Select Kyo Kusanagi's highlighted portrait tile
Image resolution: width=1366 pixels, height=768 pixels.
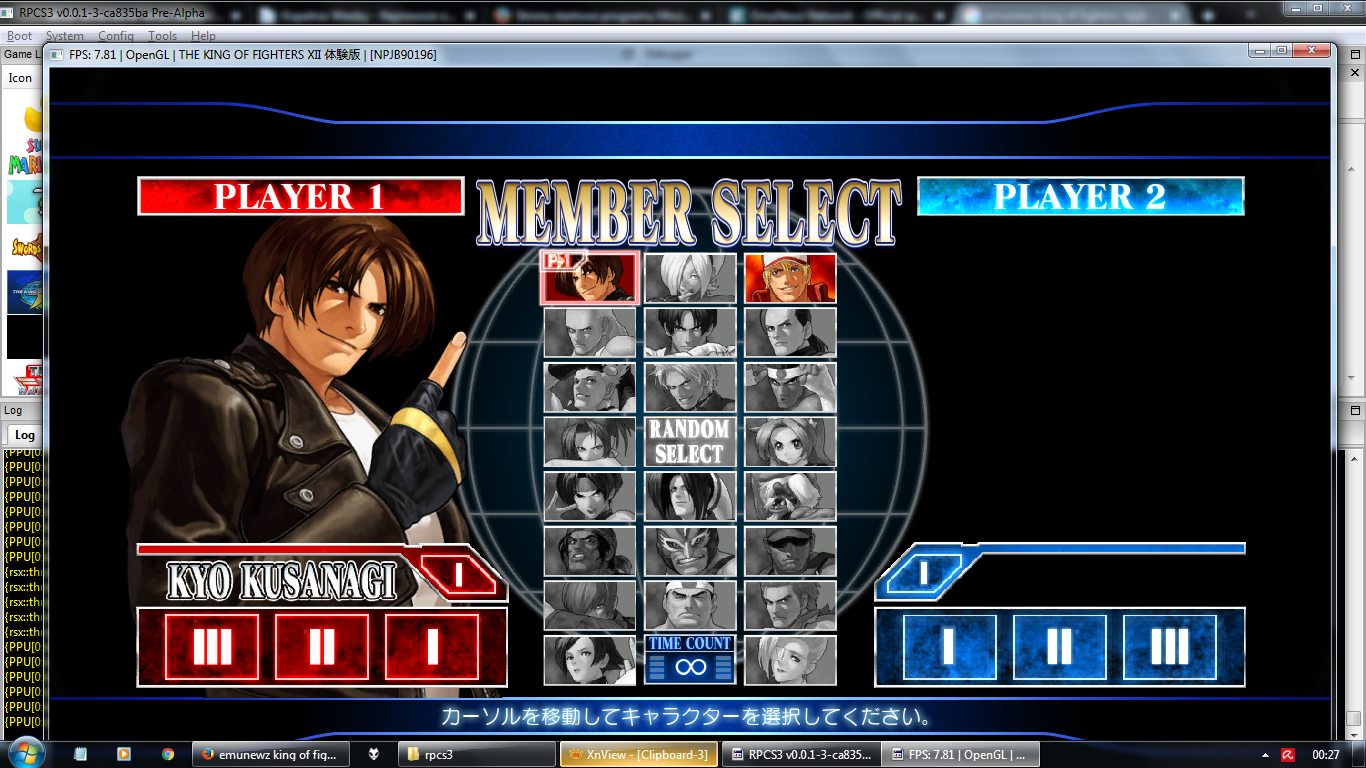coord(589,278)
